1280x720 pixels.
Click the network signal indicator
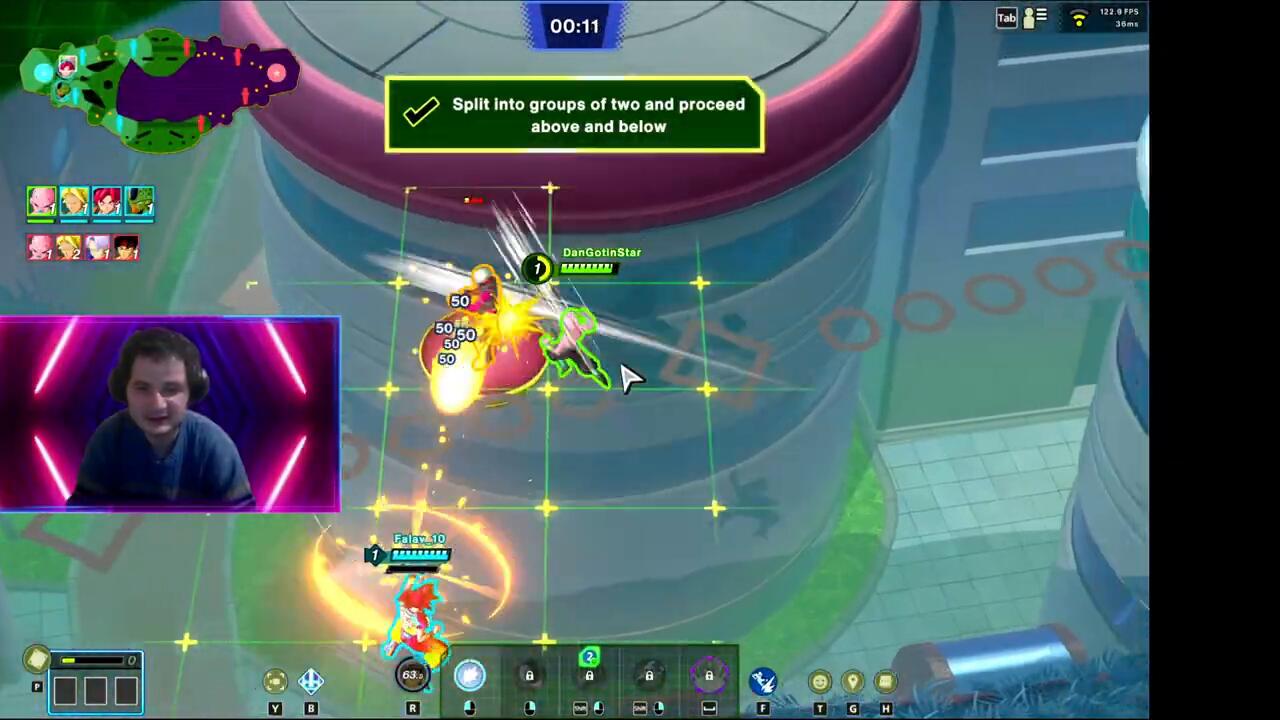[1078, 17]
